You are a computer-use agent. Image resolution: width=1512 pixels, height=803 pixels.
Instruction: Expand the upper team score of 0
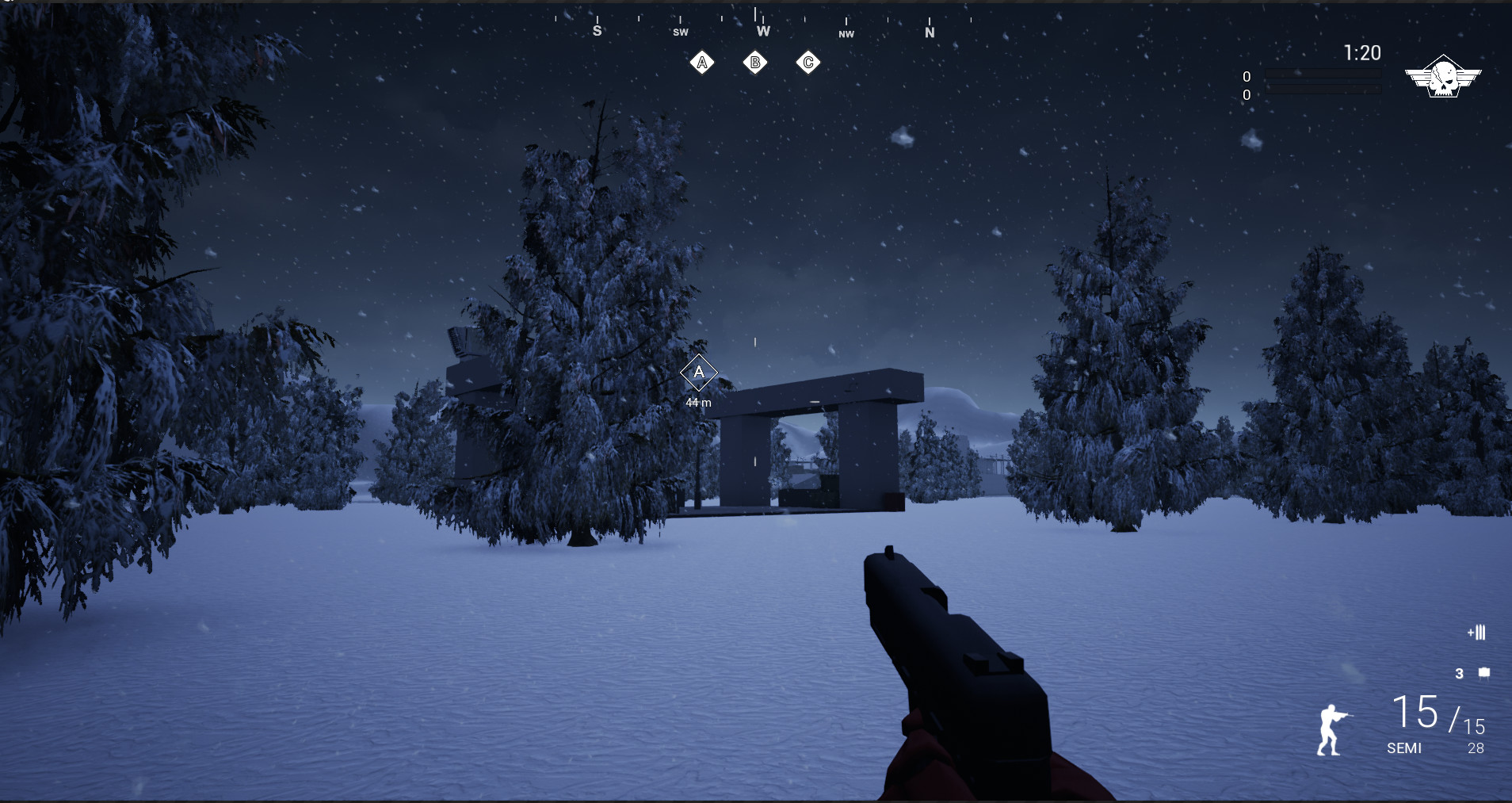(1247, 76)
